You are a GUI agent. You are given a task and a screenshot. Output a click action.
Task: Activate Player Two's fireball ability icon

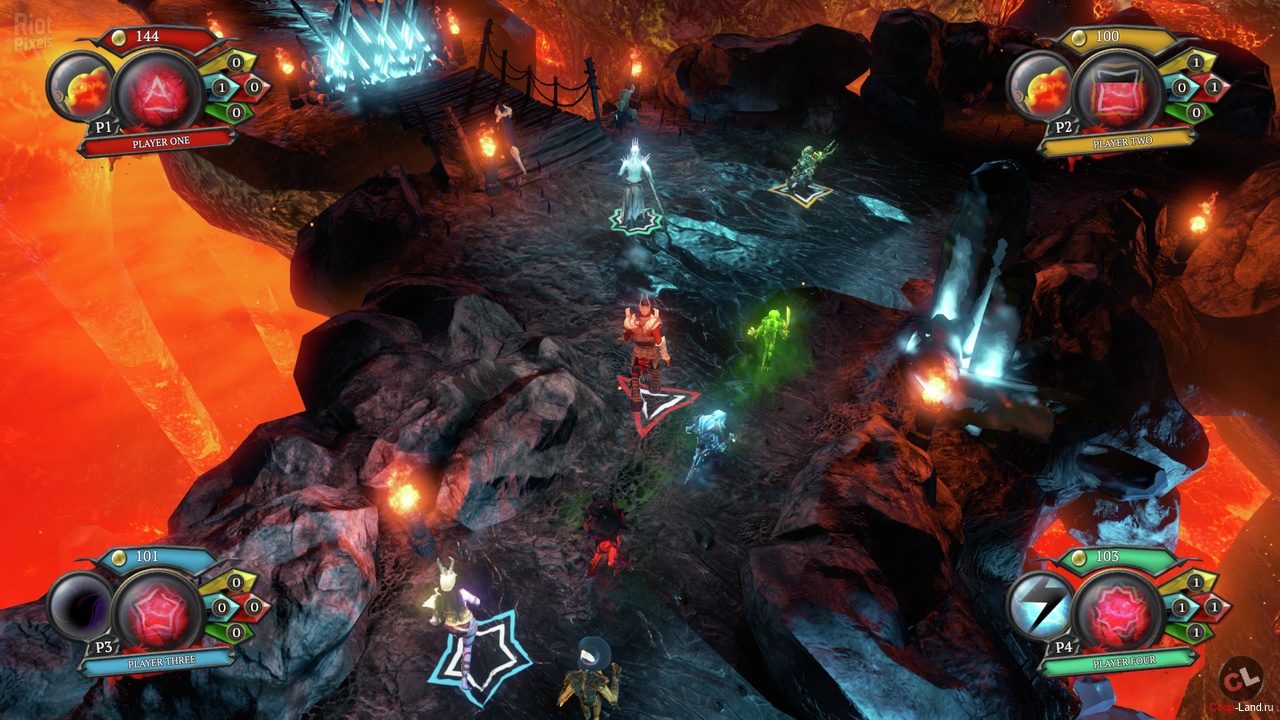click(x=1041, y=87)
